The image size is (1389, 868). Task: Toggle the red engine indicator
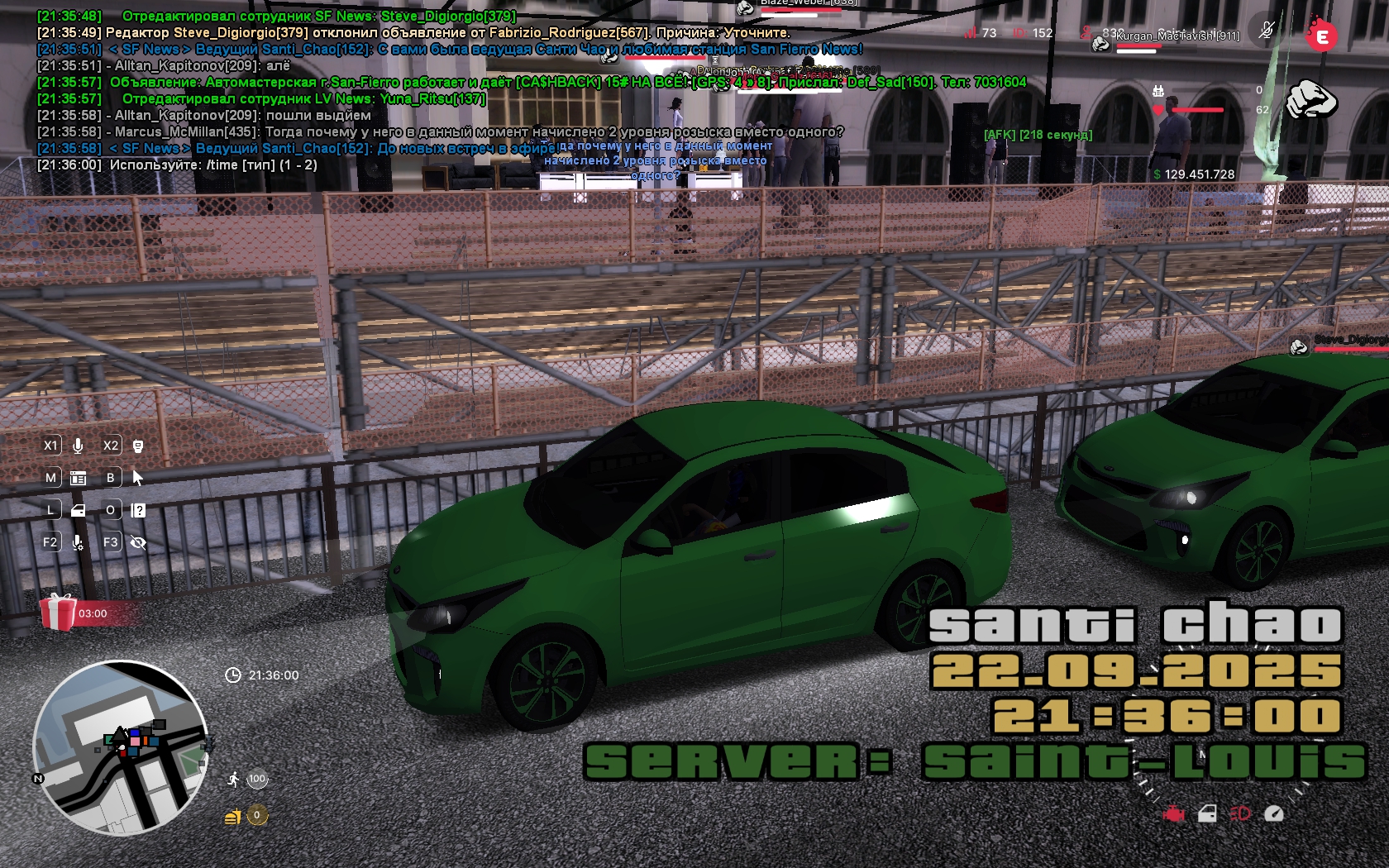tap(1173, 814)
